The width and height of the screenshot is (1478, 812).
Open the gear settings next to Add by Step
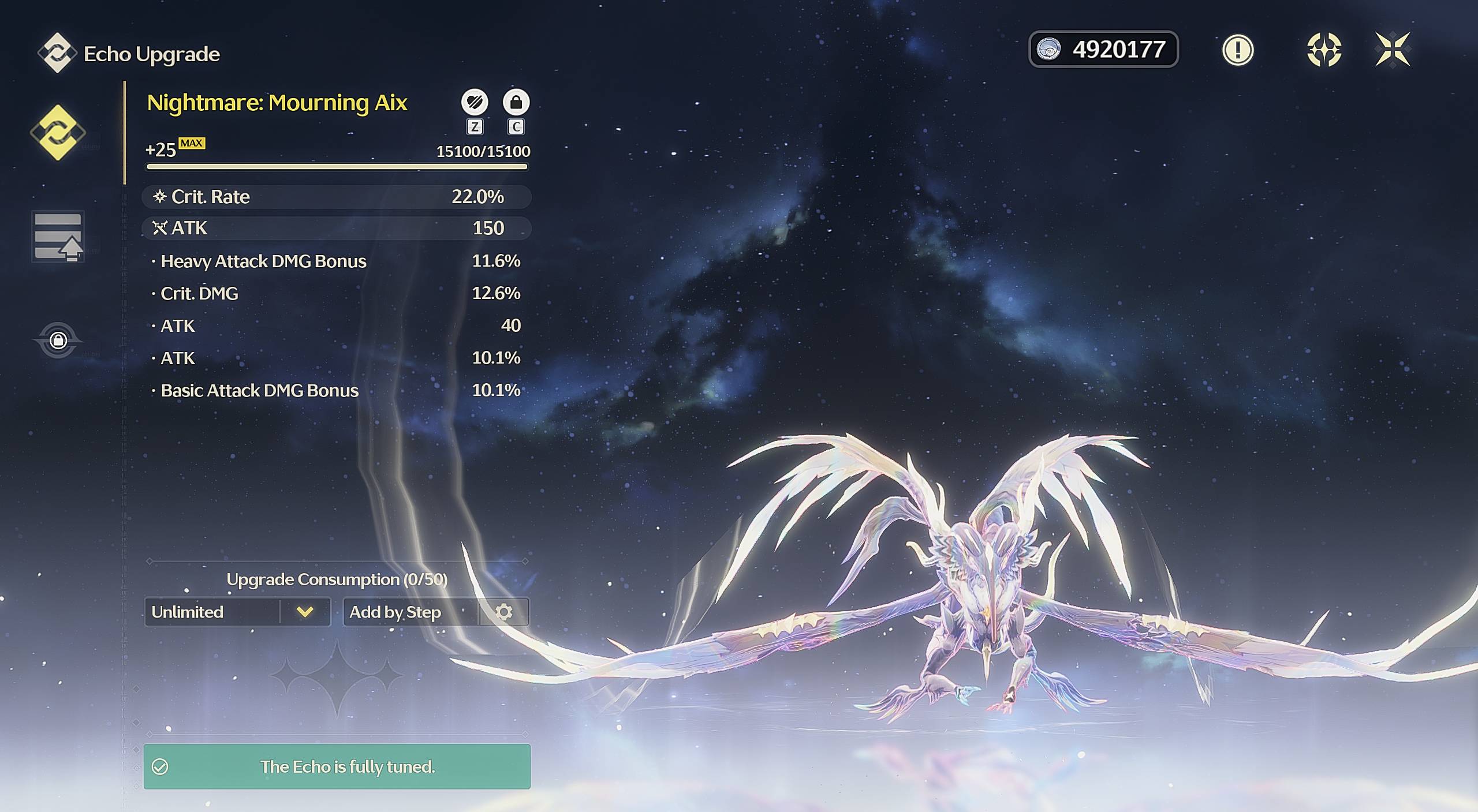(x=504, y=612)
